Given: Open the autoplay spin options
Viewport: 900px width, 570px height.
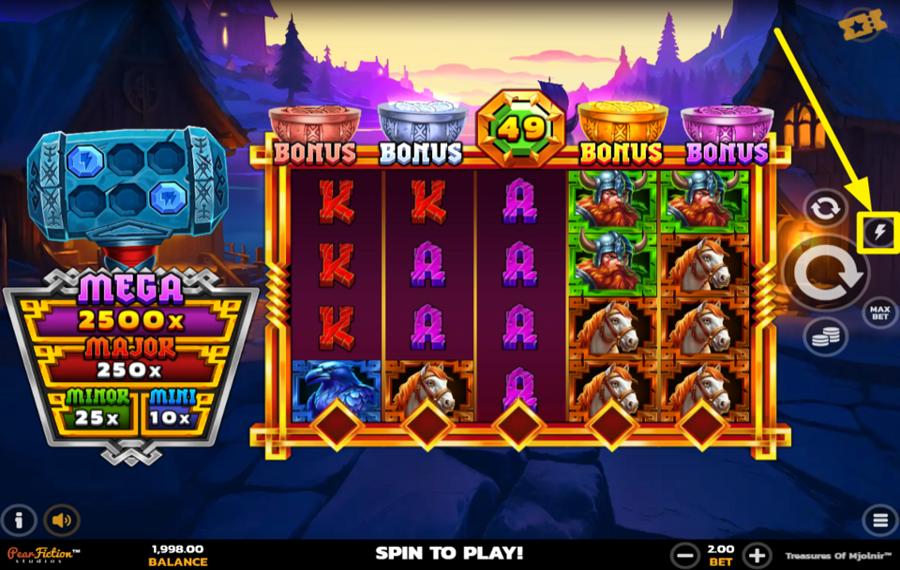Looking at the screenshot, I should click(825, 208).
